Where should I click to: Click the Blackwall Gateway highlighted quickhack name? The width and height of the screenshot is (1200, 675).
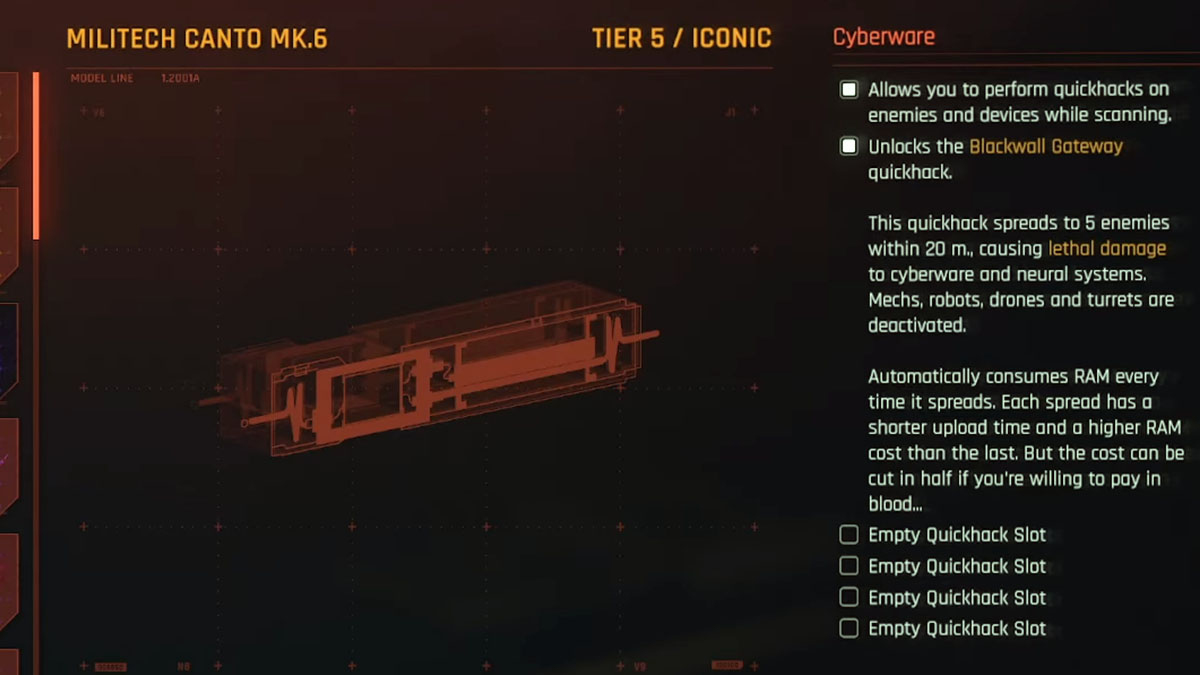[1046, 146]
